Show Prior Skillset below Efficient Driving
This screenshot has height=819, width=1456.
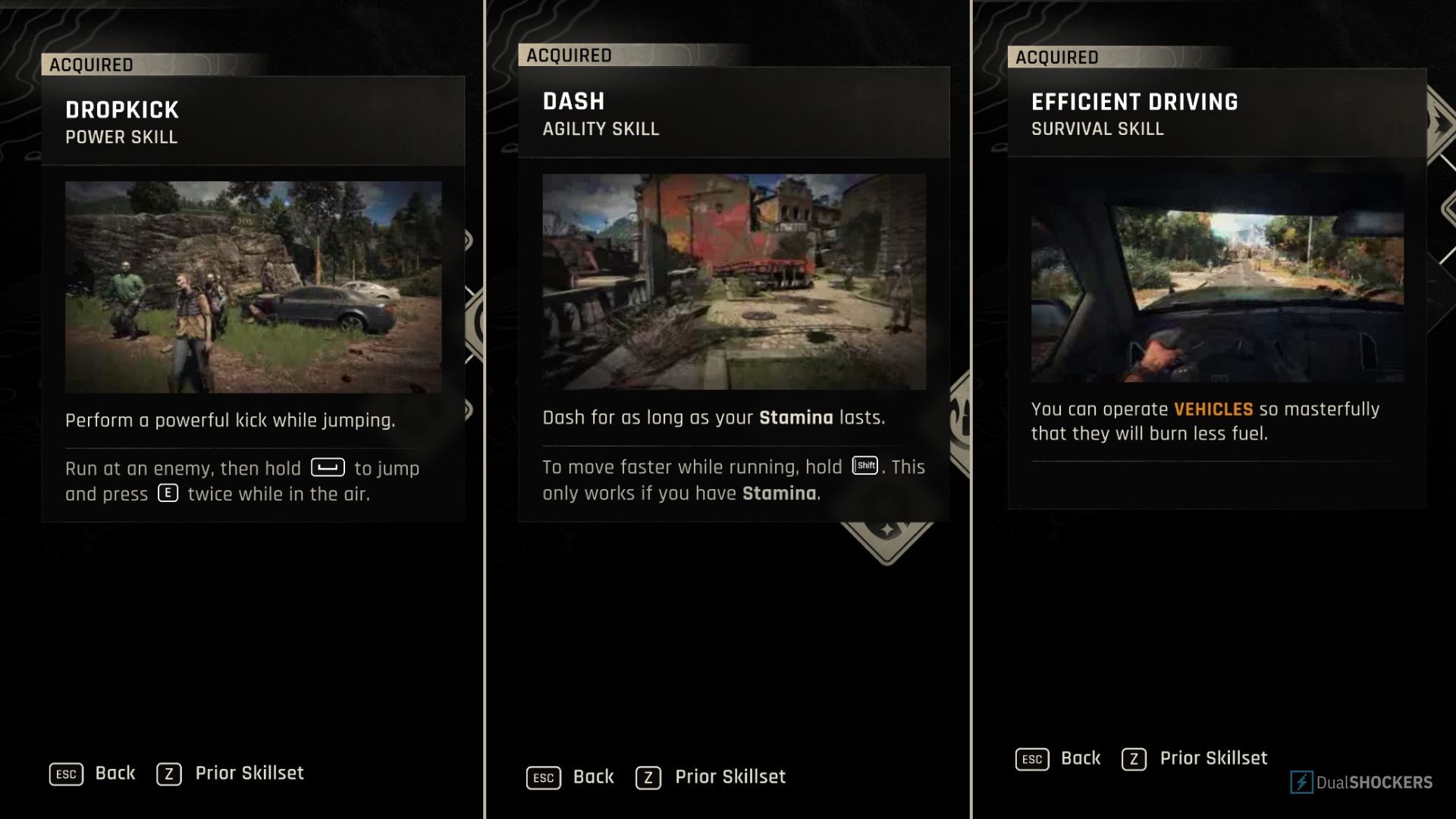(x=1195, y=758)
